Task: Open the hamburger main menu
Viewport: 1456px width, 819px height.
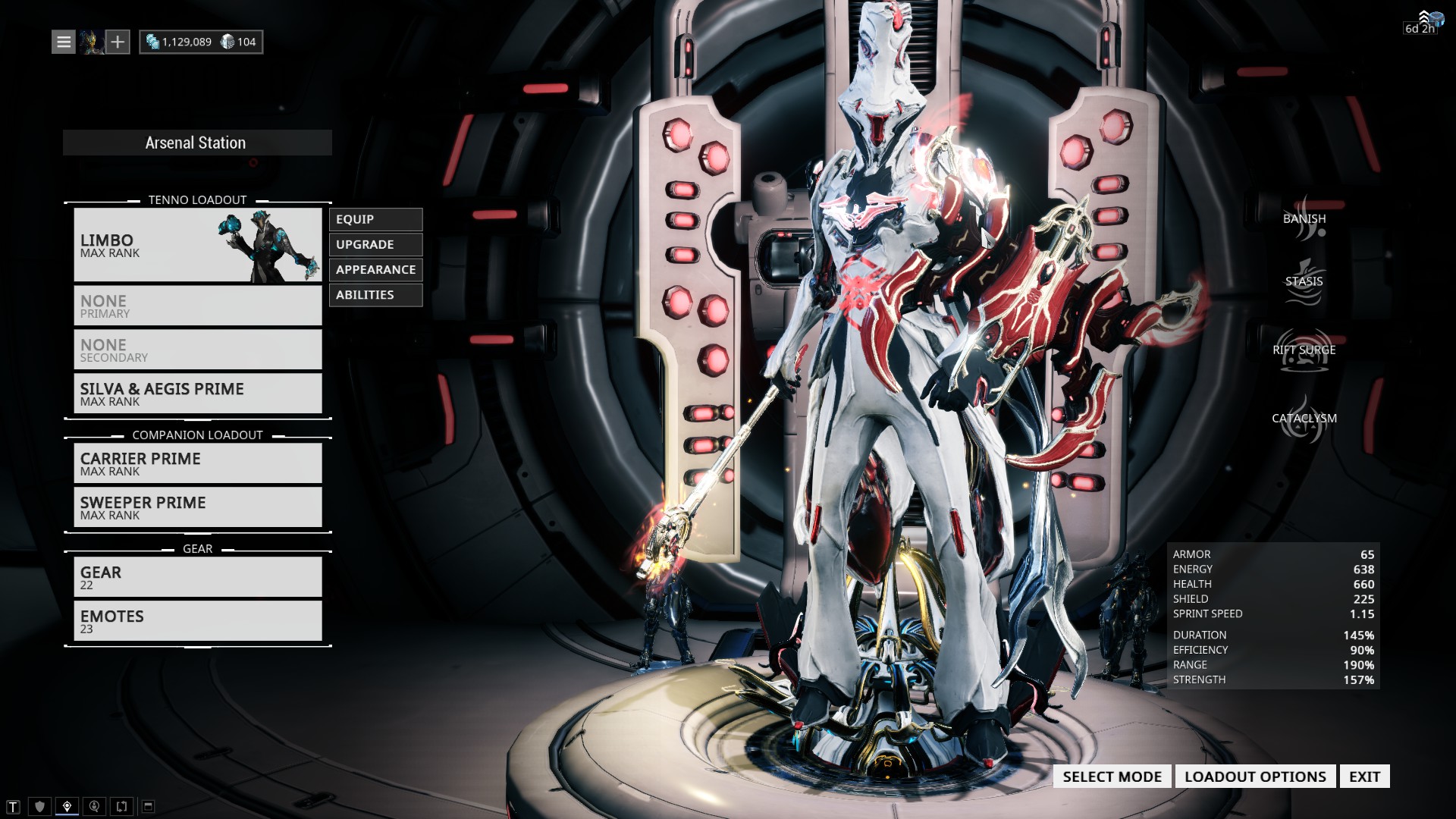Action: 64,42
